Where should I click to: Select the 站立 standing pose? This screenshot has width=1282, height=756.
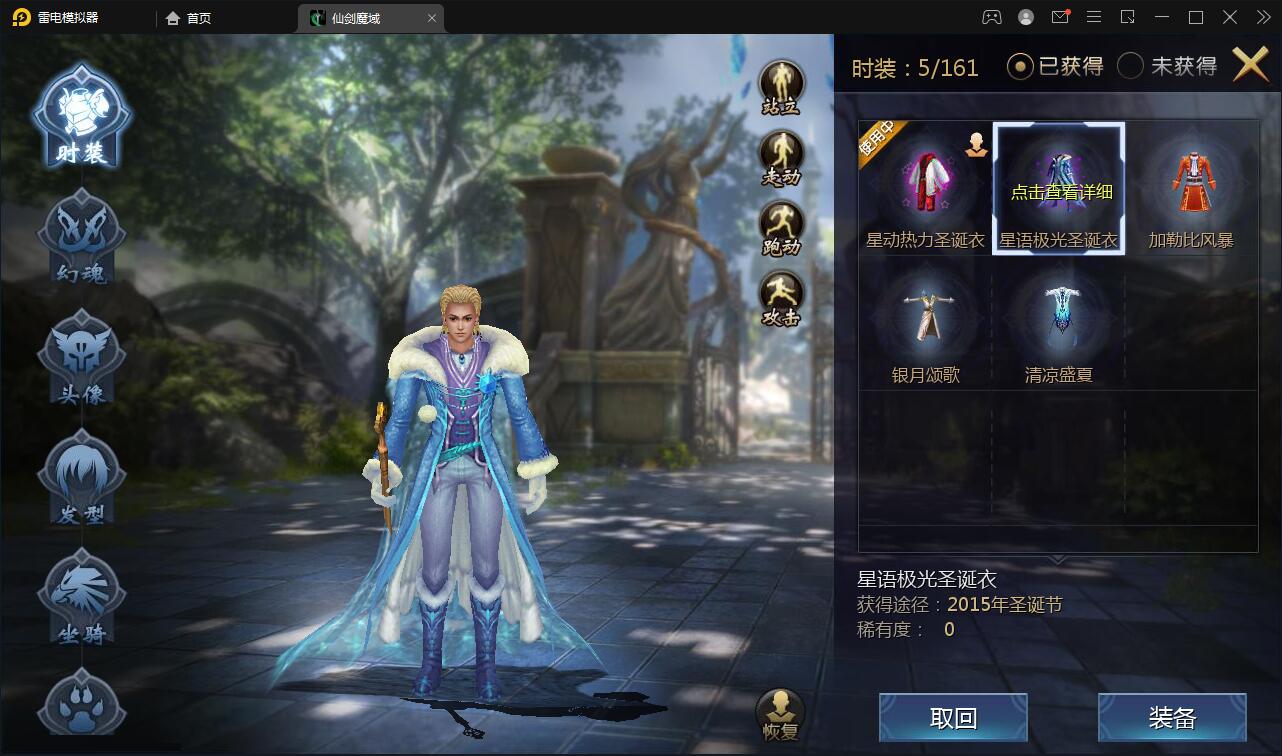click(x=783, y=79)
